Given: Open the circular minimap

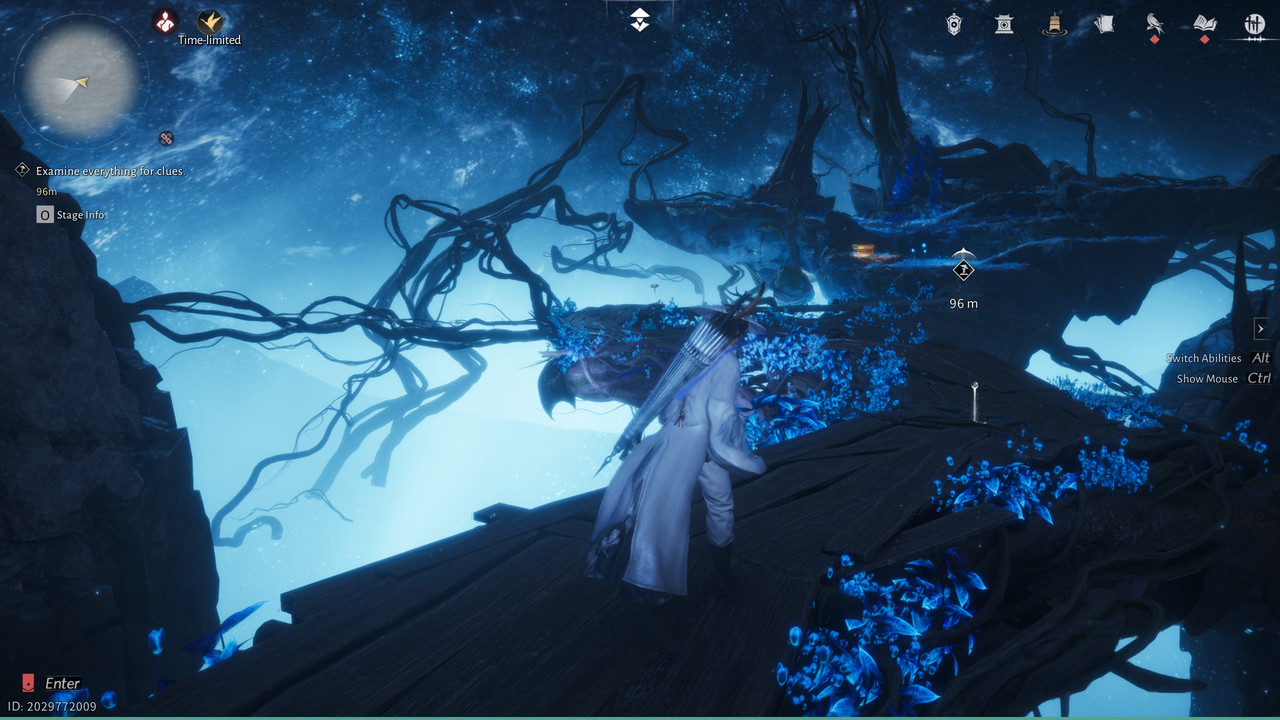Looking at the screenshot, I should coord(82,81).
